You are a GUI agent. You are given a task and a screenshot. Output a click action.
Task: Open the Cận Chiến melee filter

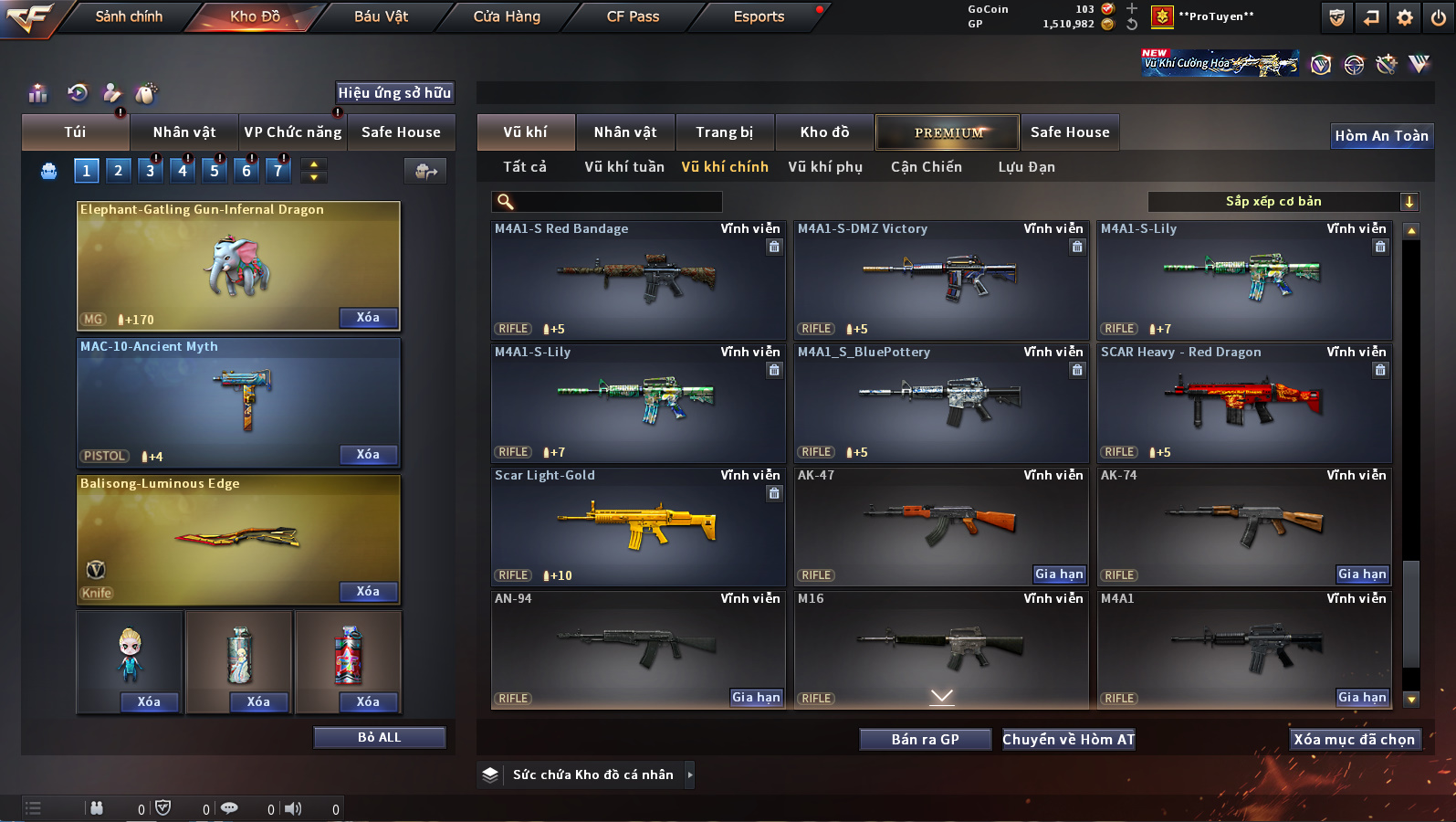coord(926,167)
